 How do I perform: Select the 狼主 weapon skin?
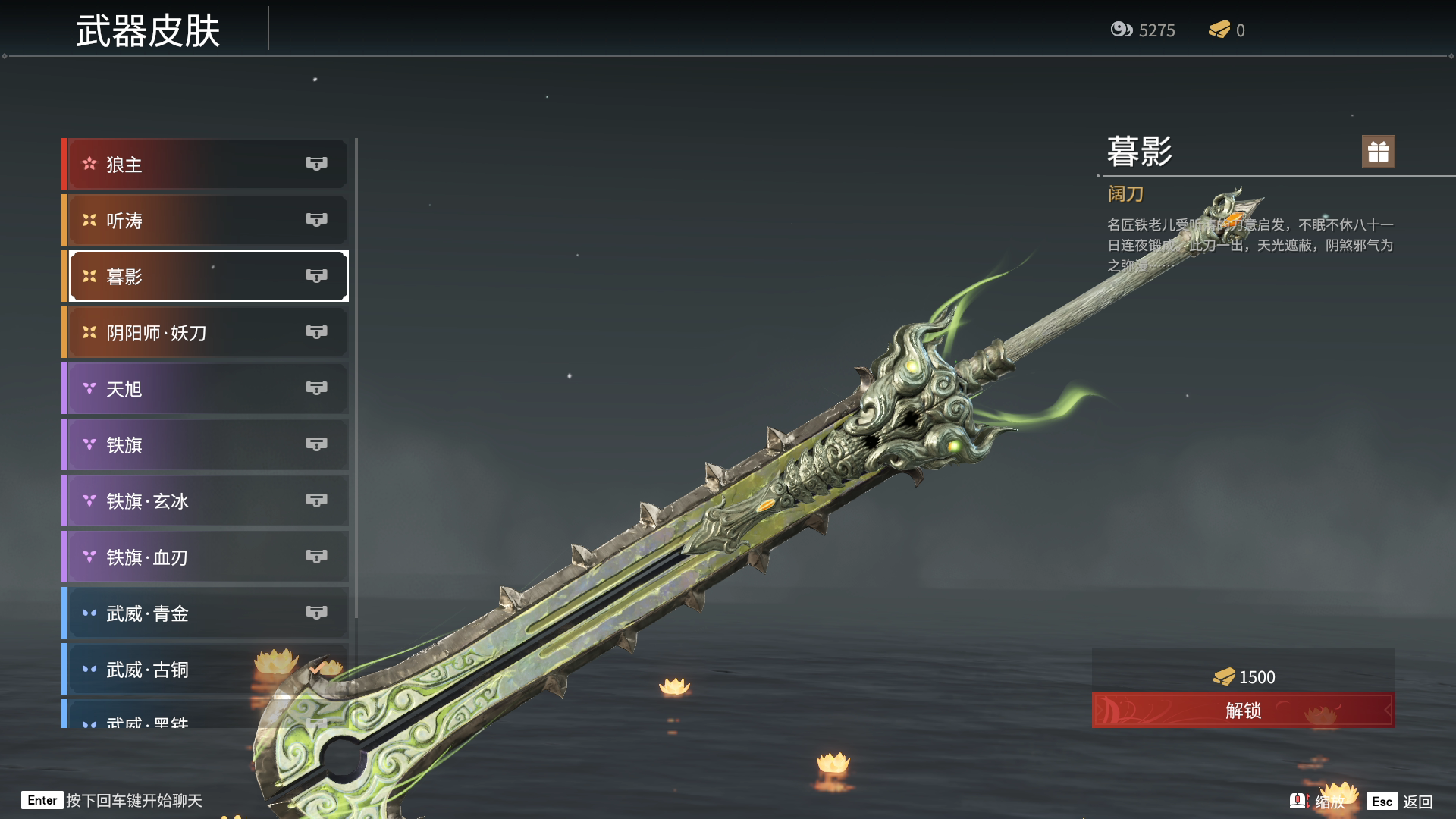pyautogui.click(x=205, y=164)
